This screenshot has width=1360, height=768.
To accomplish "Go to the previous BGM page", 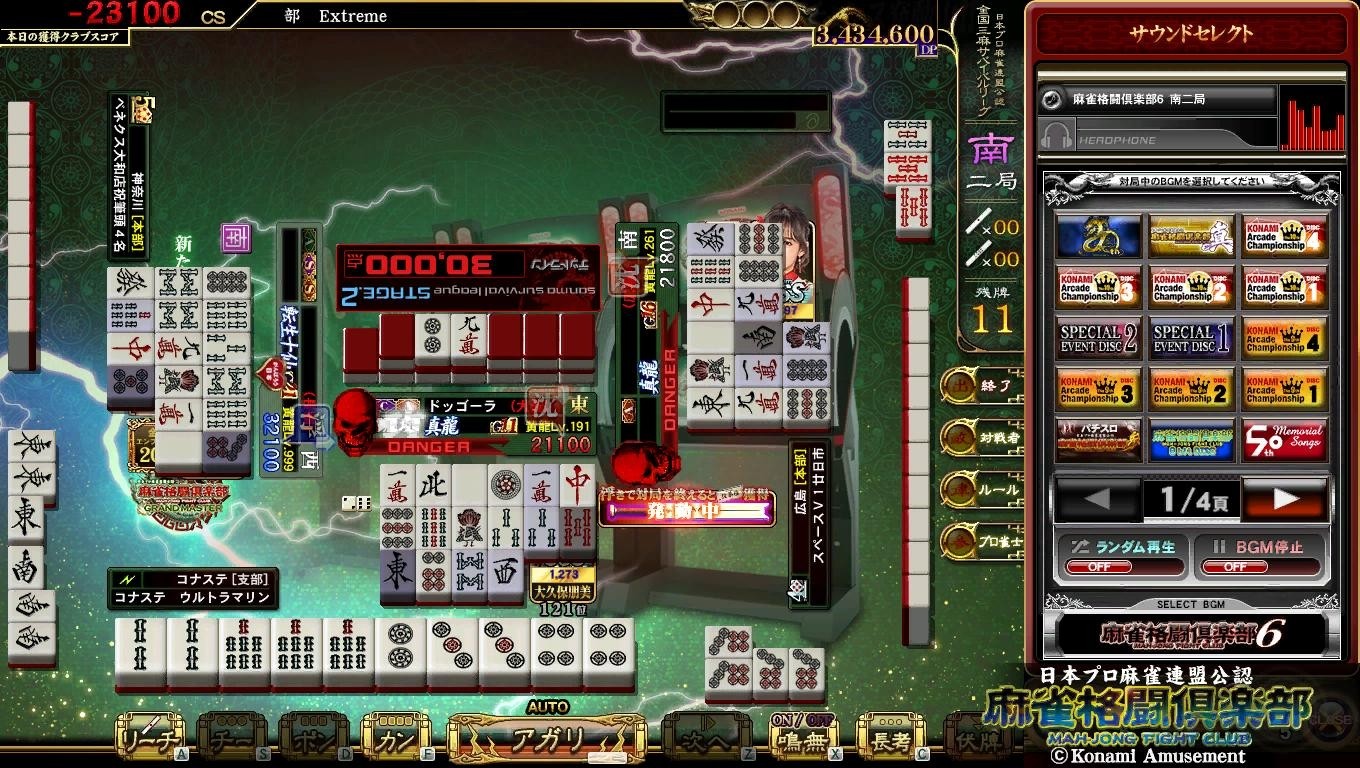I will point(1097,499).
